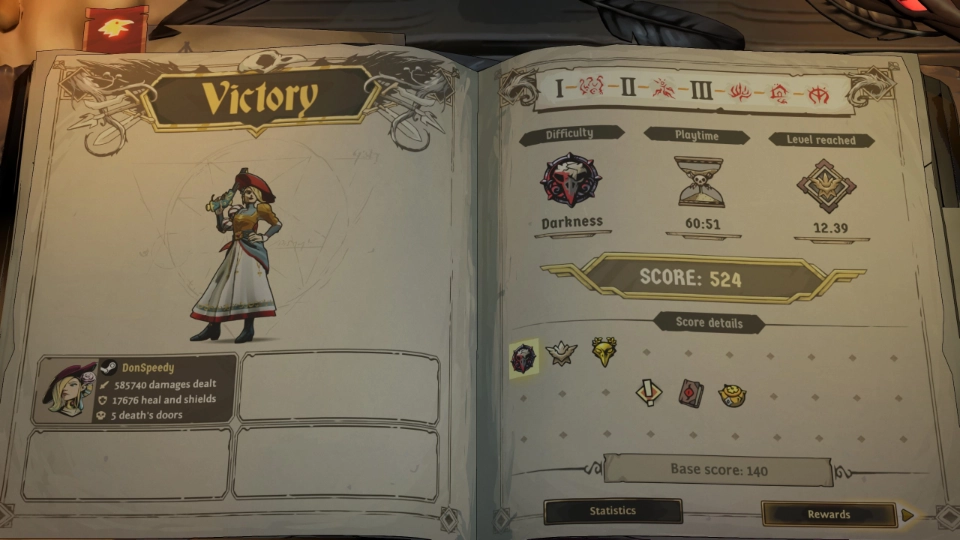Select the silver winged badge score icon
This screenshot has width=960, height=540.
(x=561, y=353)
